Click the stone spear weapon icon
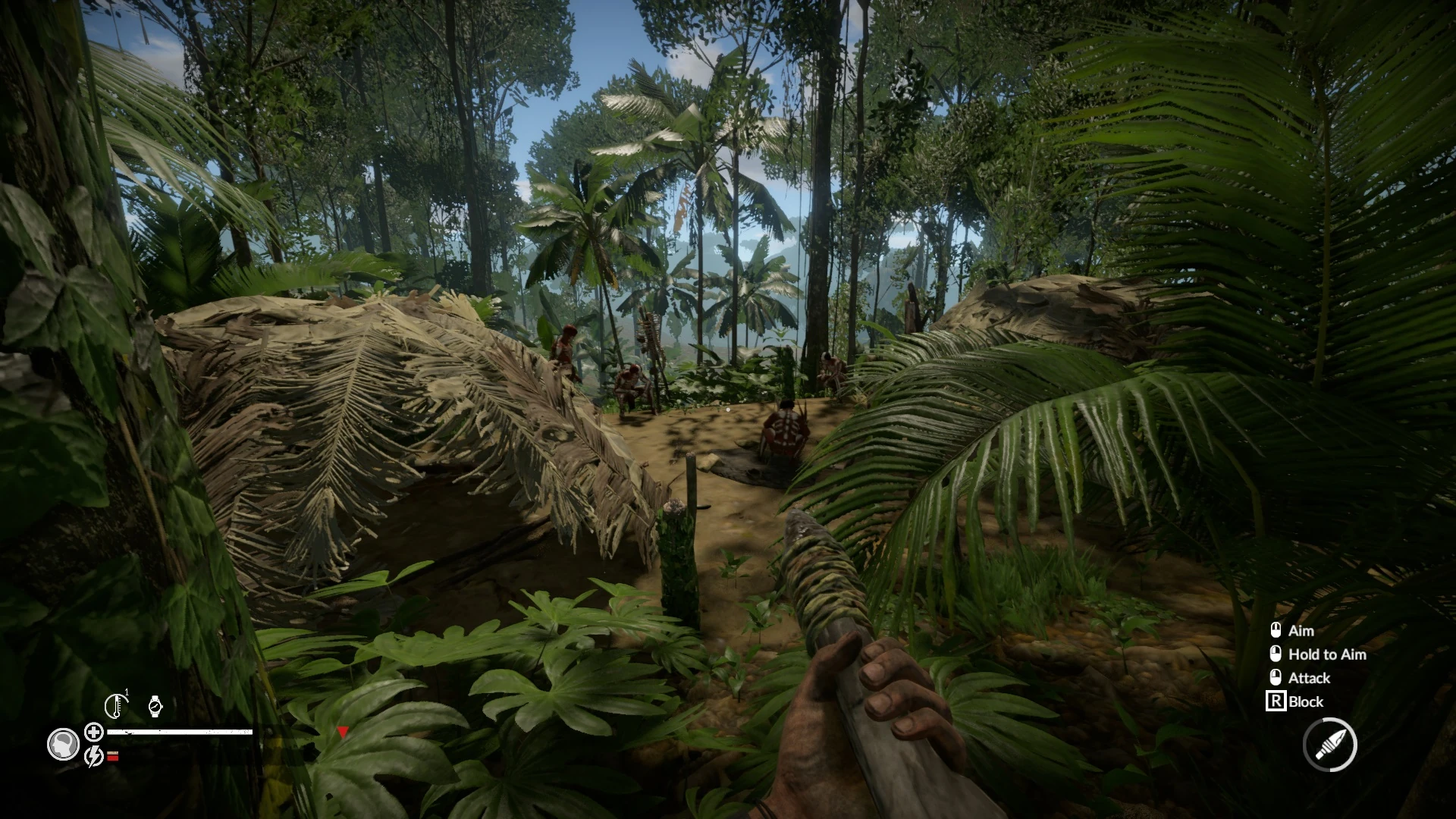The image size is (1456, 819). pos(1330,745)
